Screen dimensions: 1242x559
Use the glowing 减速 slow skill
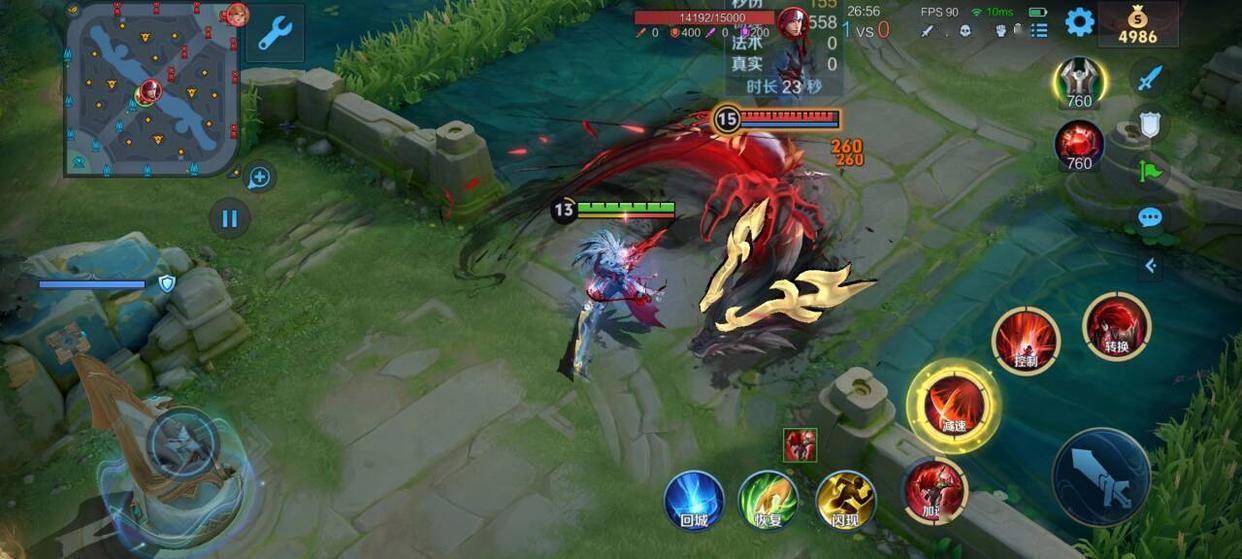[x=953, y=405]
